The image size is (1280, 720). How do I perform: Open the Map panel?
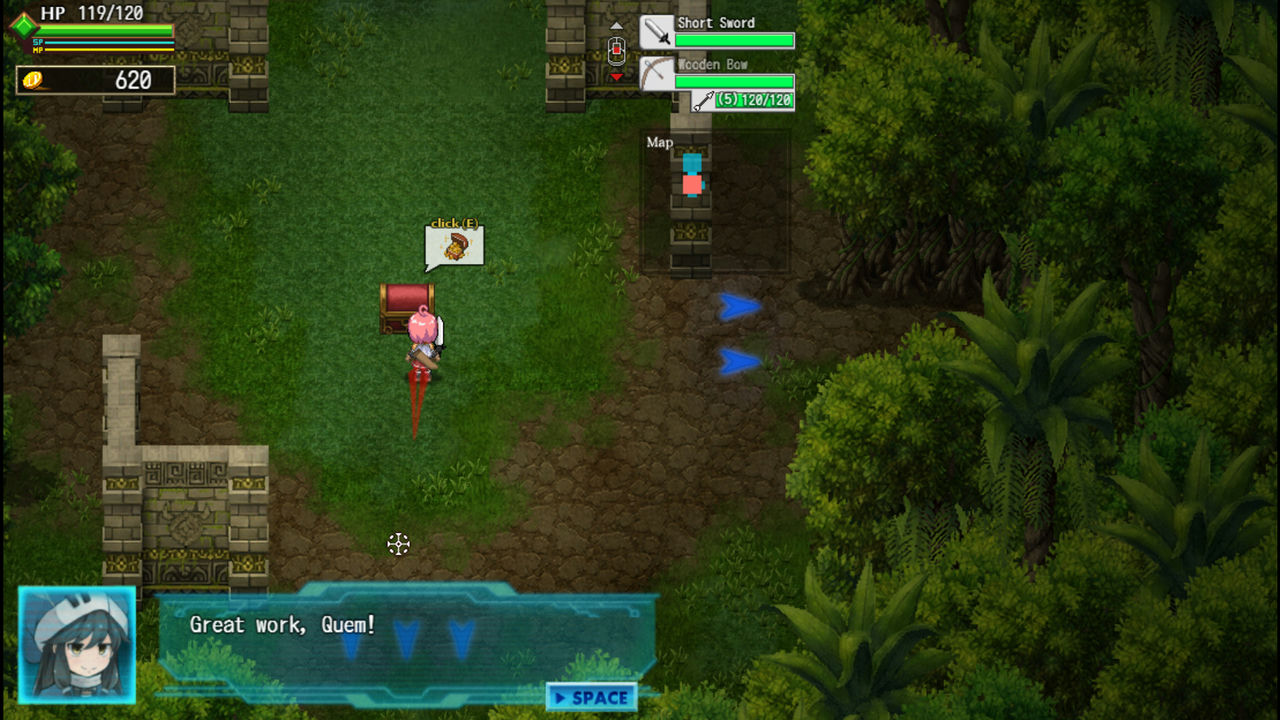coord(659,142)
